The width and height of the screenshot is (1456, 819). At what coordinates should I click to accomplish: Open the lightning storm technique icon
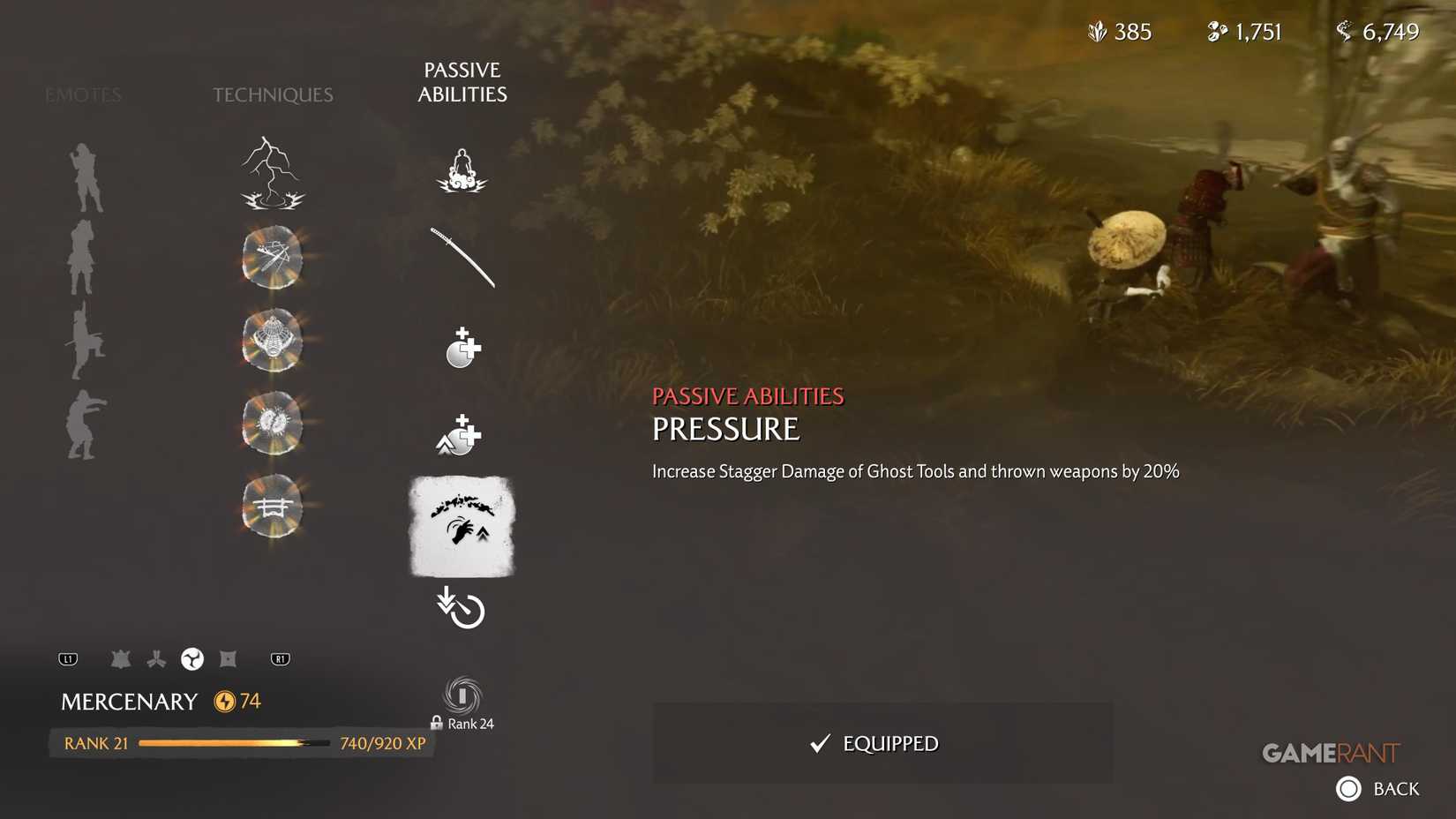click(271, 173)
